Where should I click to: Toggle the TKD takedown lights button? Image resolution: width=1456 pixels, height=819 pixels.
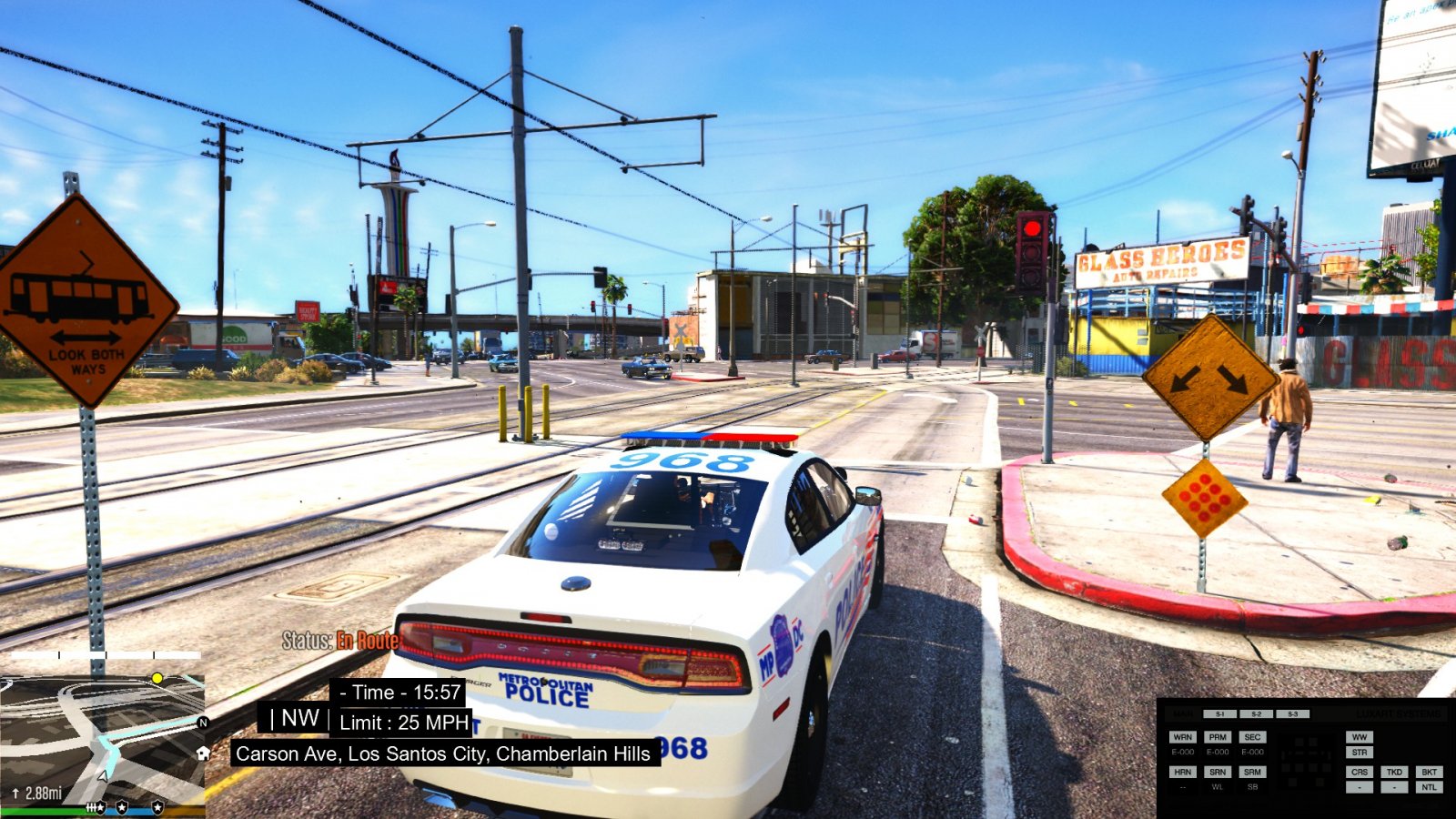click(1394, 772)
